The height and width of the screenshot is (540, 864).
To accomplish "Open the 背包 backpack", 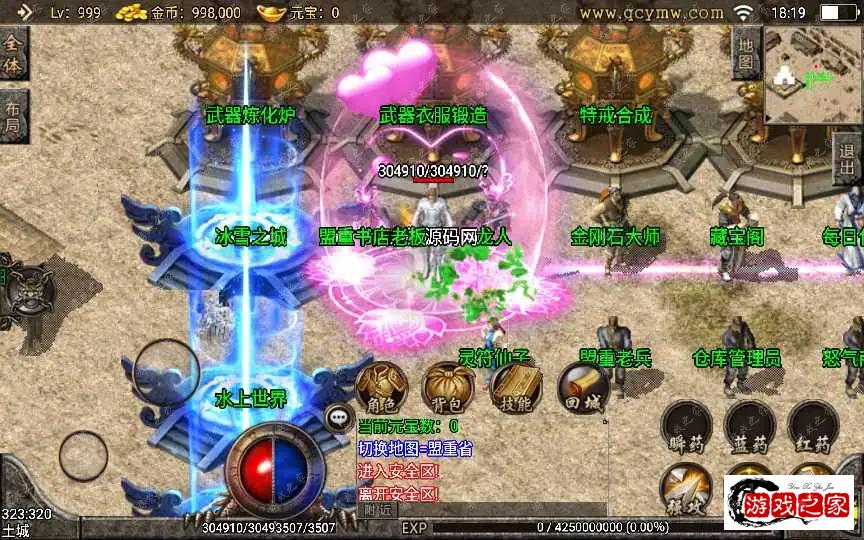I will pos(447,386).
